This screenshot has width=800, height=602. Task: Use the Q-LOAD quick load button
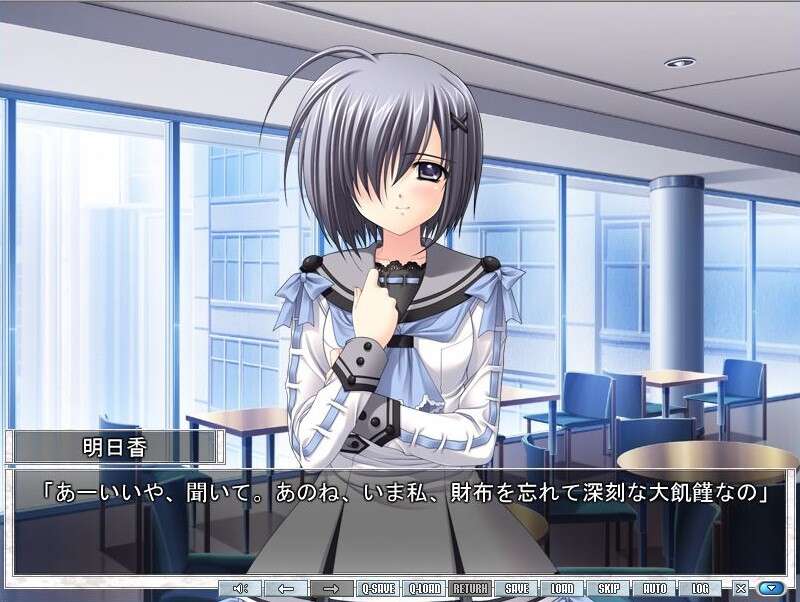coord(425,589)
